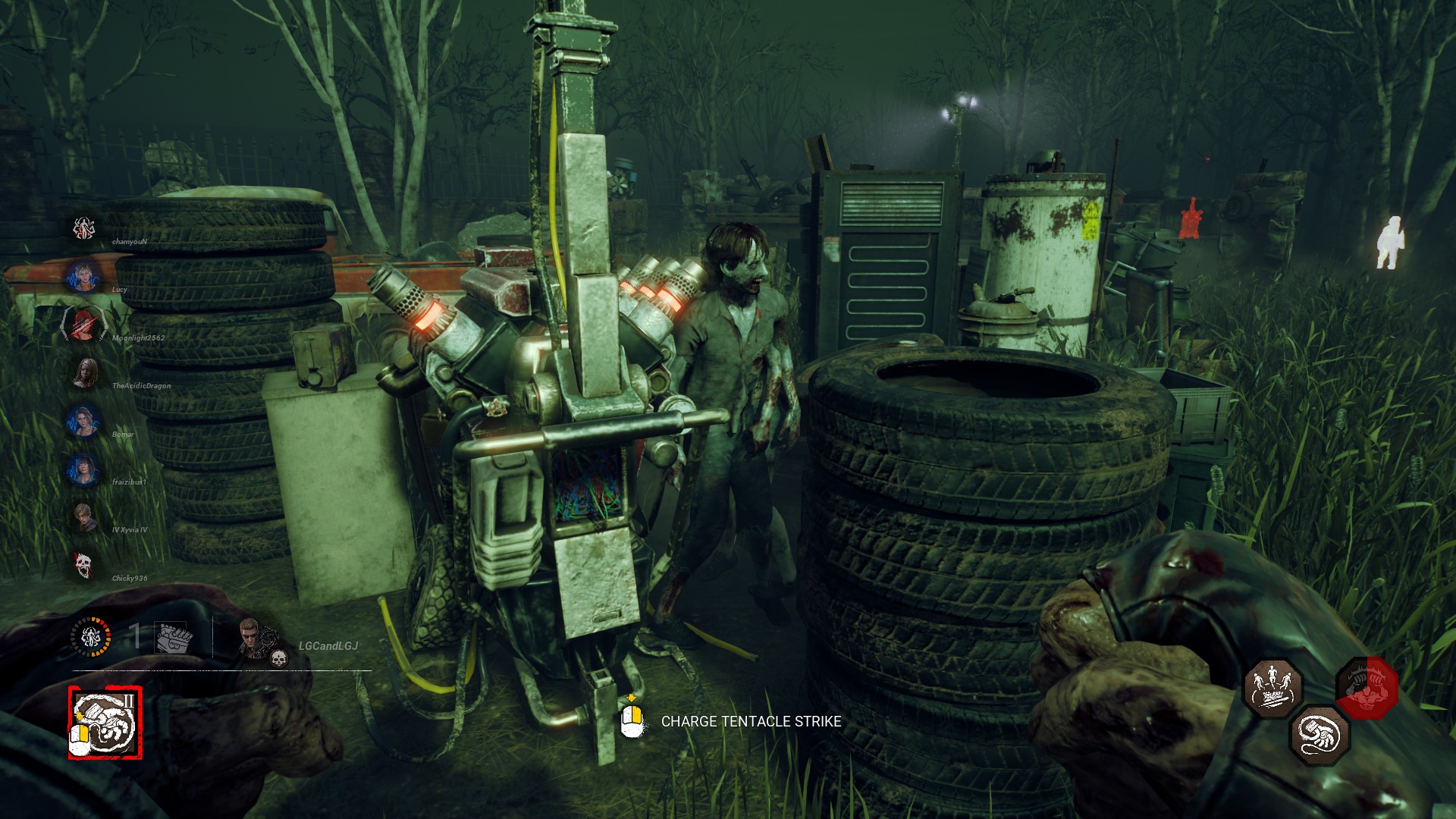Choose TheAcidicDragon's survivor portrait

point(83,372)
